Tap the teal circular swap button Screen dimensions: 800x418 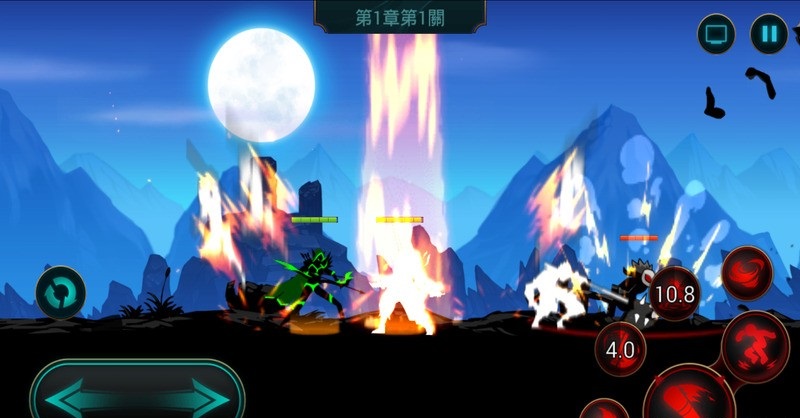pyautogui.click(x=61, y=292)
